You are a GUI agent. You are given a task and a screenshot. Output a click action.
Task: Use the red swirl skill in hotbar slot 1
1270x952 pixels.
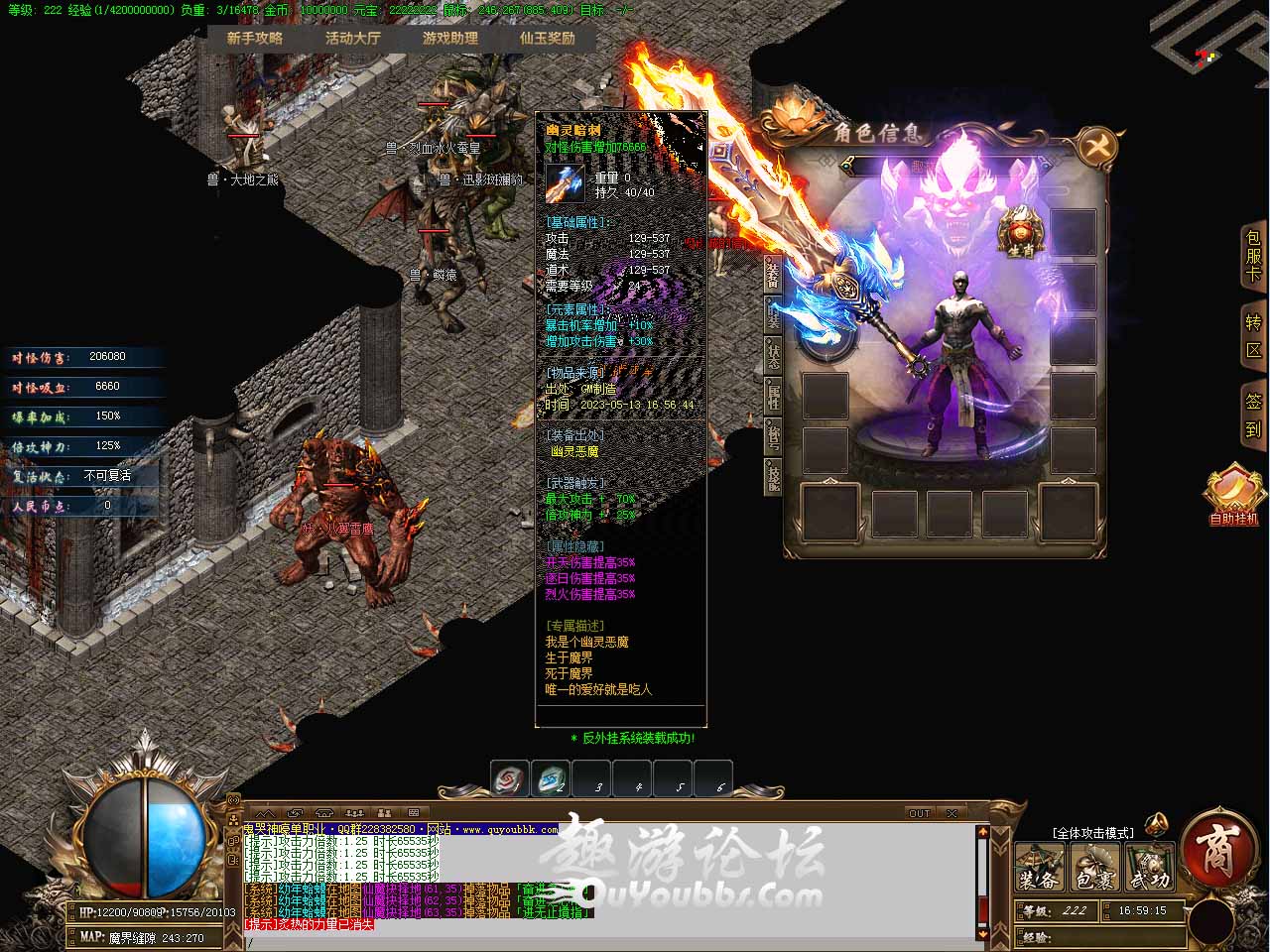pos(510,779)
